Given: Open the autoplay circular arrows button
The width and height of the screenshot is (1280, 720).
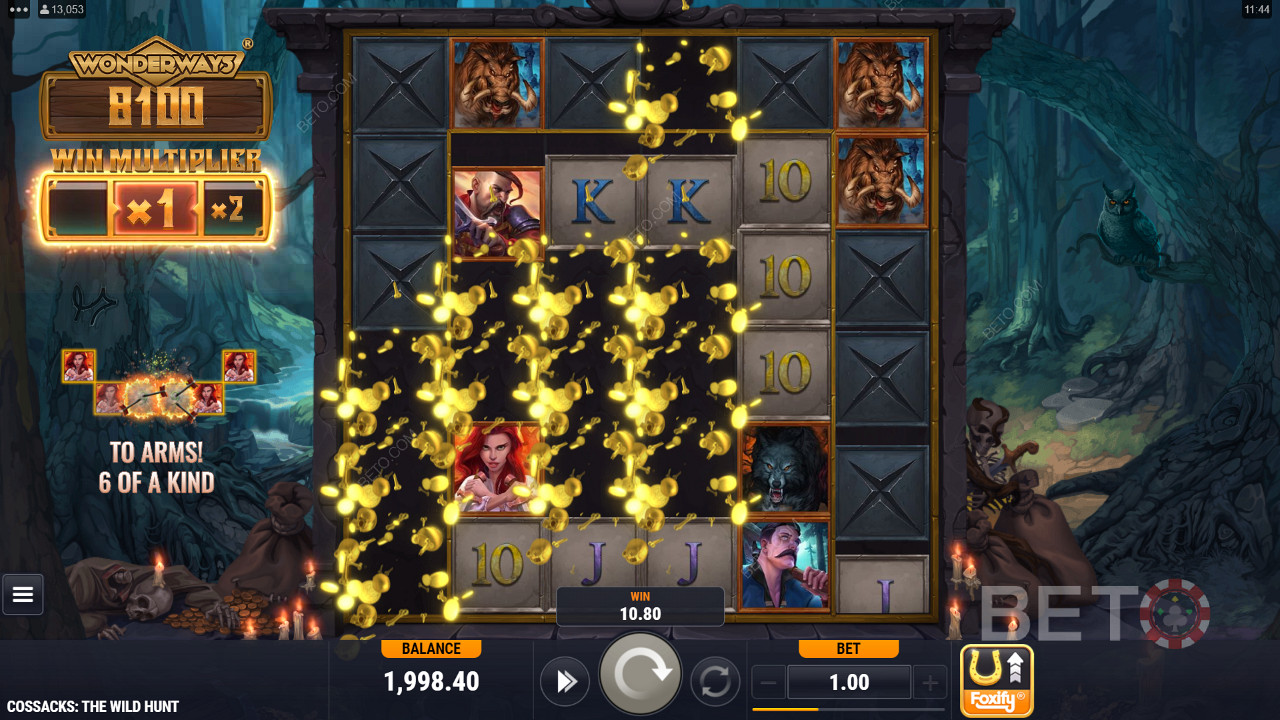Looking at the screenshot, I should click(x=714, y=682).
